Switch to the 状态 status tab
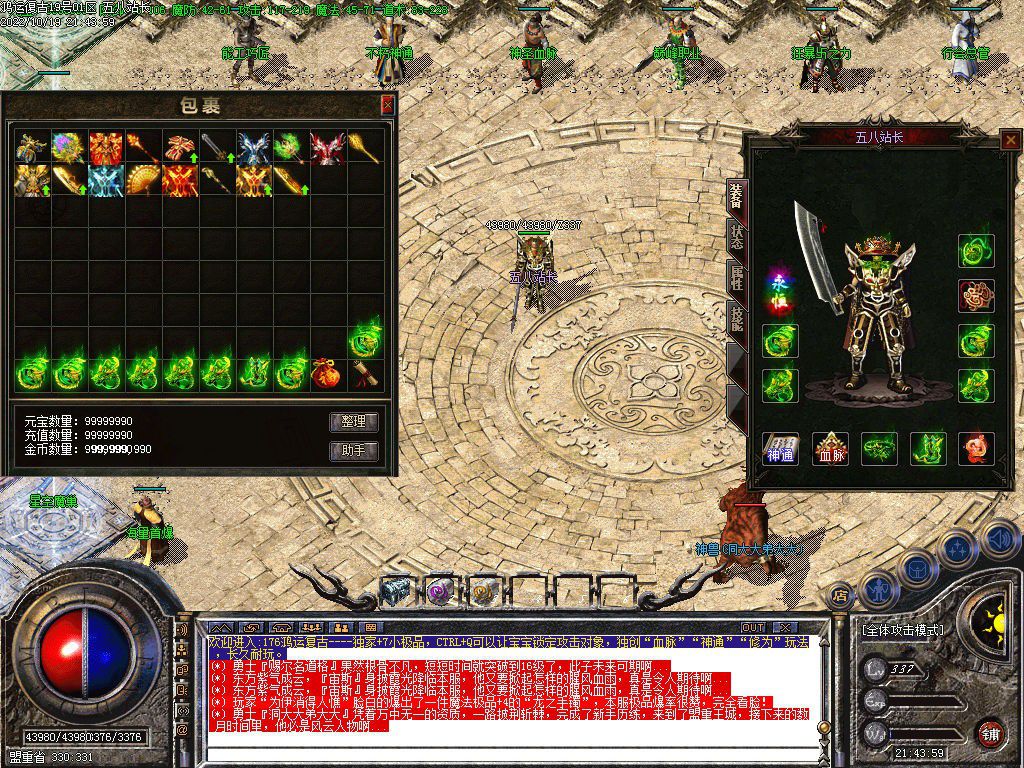The height and width of the screenshot is (768, 1024). pyautogui.click(x=737, y=236)
